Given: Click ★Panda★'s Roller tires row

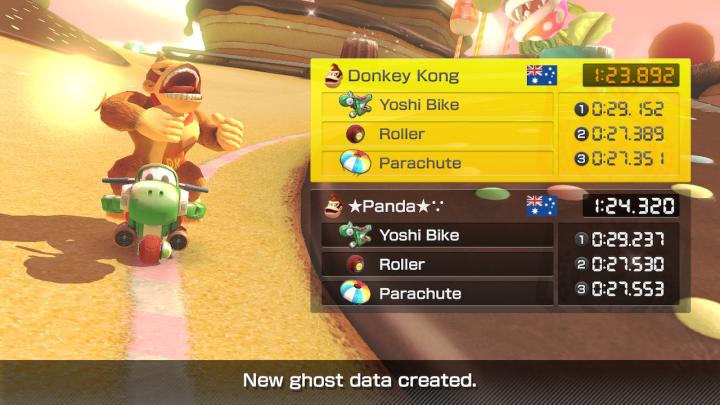Looking at the screenshot, I should [438, 264].
